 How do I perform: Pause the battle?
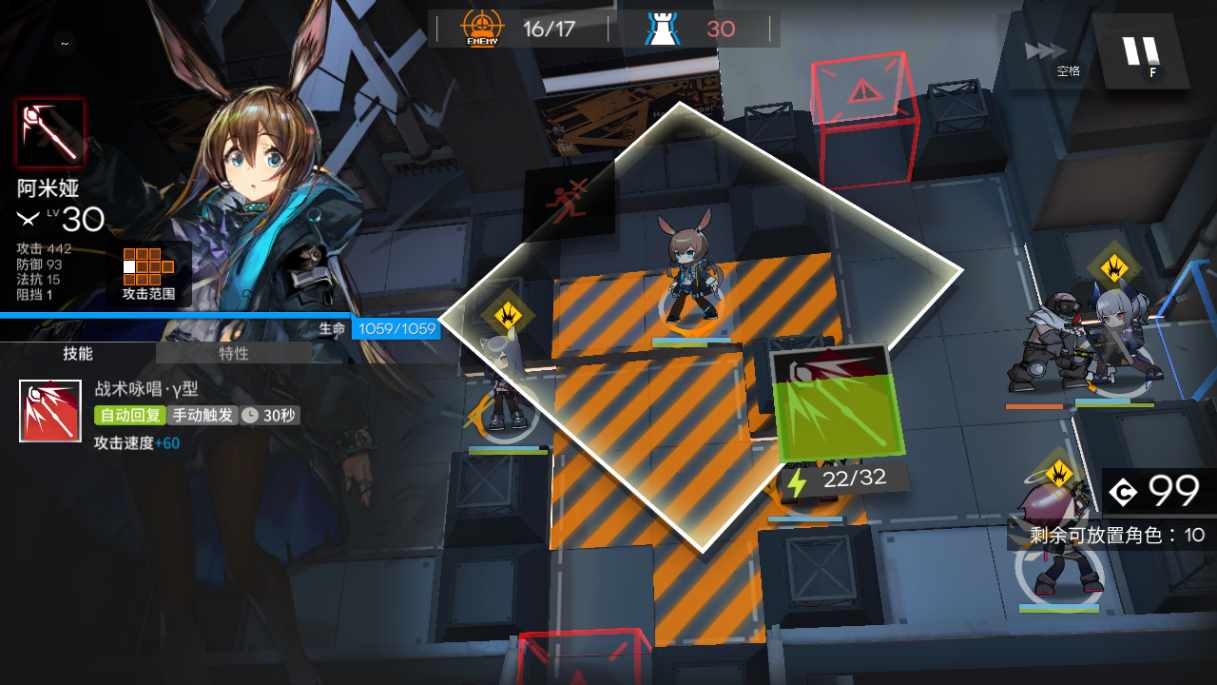1141,50
